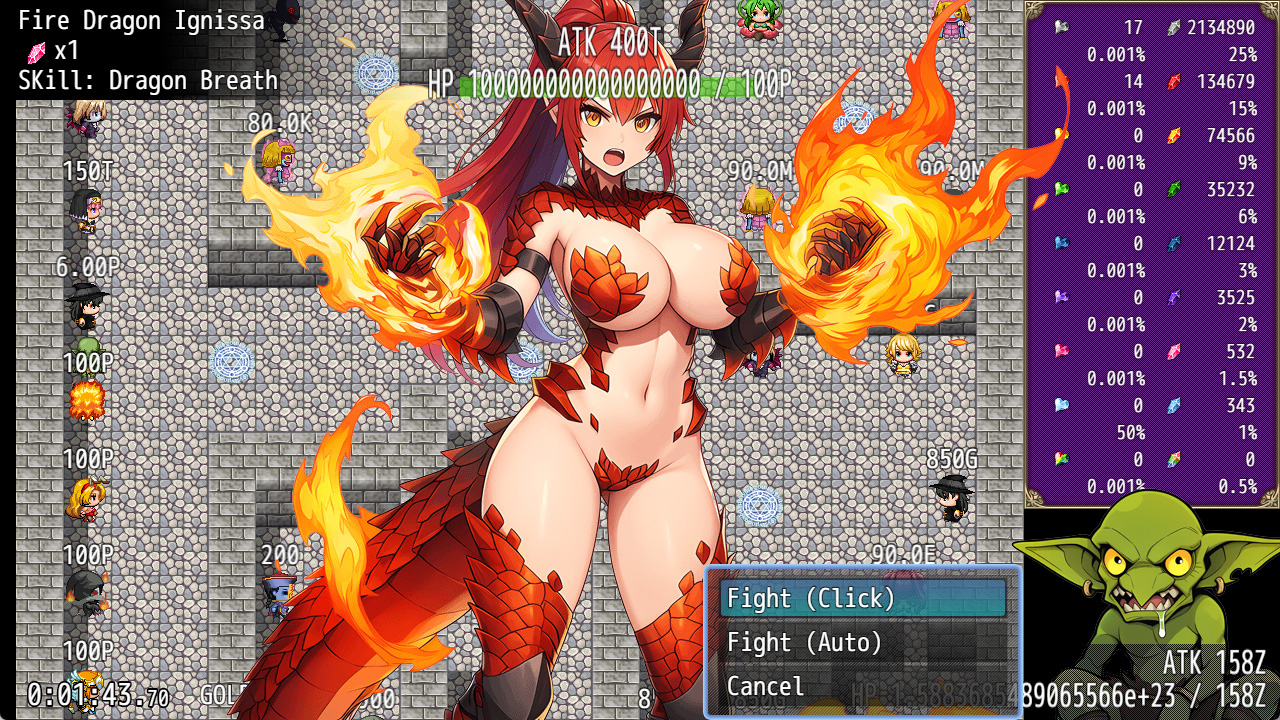Cancel the battle prompt
1280x720 pixels.
click(862, 686)
